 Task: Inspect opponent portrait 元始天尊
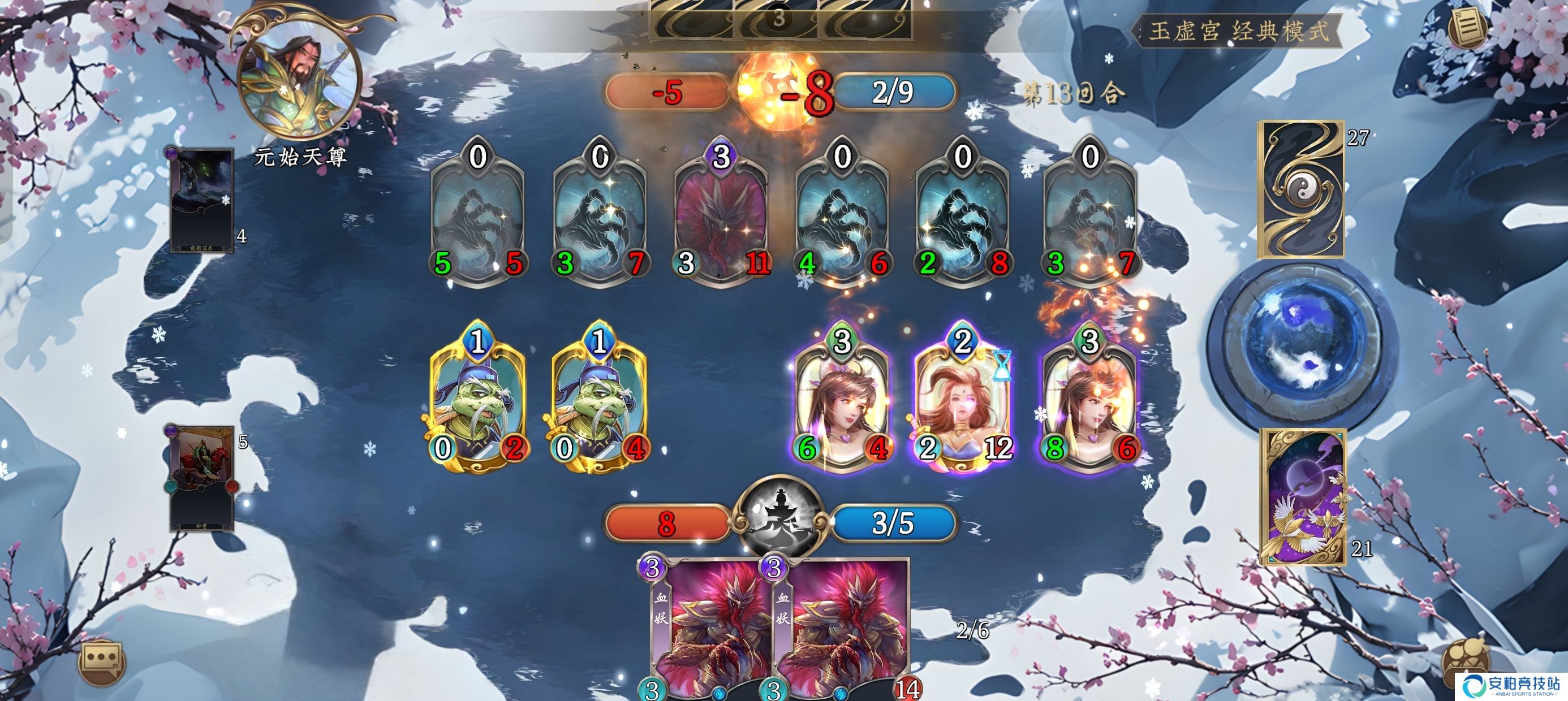click(x=299, y=79)
